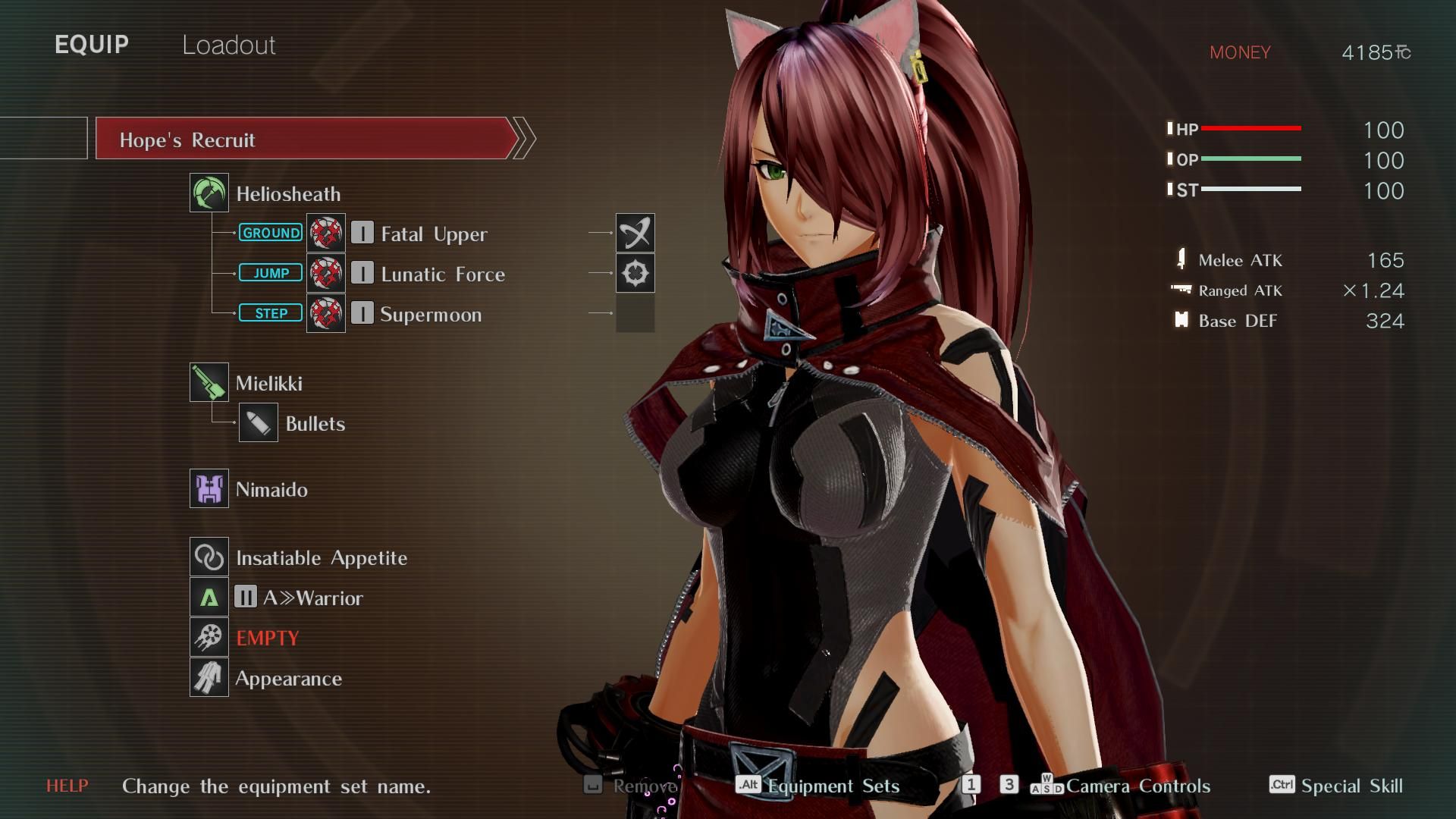
Task: Open the Appearance options
Action: pyautogui.click(x=288, y=678)
